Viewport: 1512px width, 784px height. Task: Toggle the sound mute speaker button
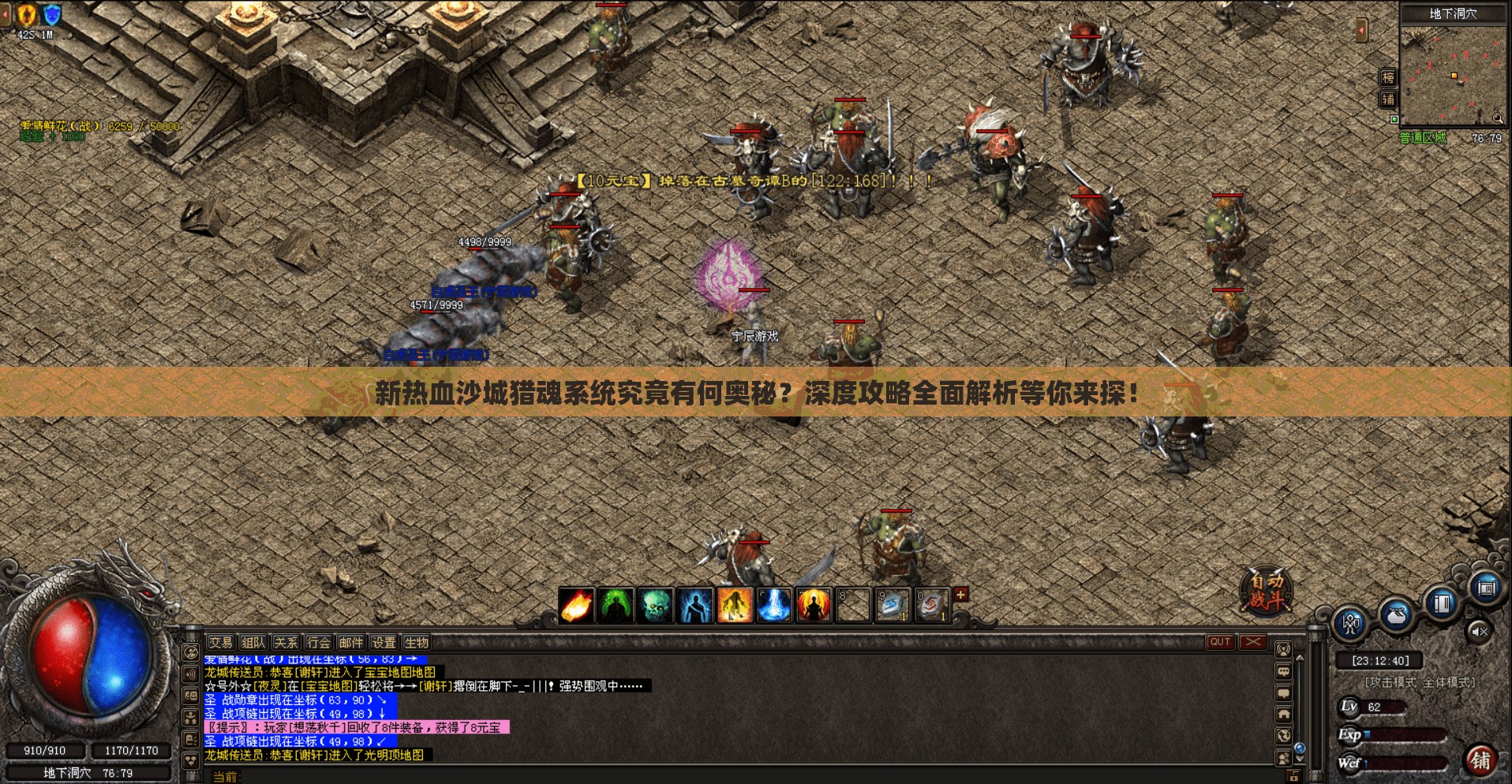click(x=1479, y=631)
